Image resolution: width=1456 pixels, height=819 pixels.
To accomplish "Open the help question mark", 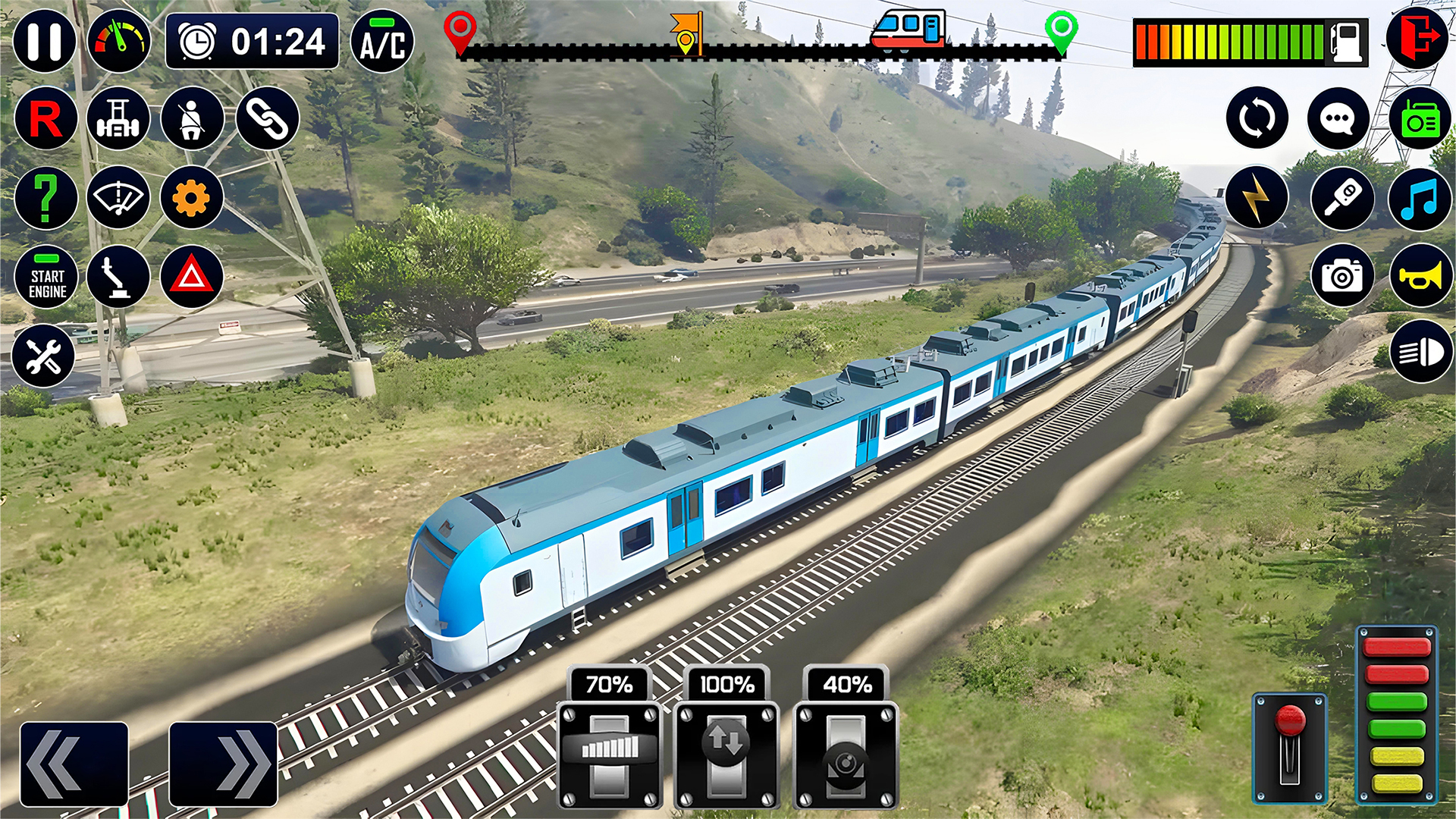I will point(45,197).
